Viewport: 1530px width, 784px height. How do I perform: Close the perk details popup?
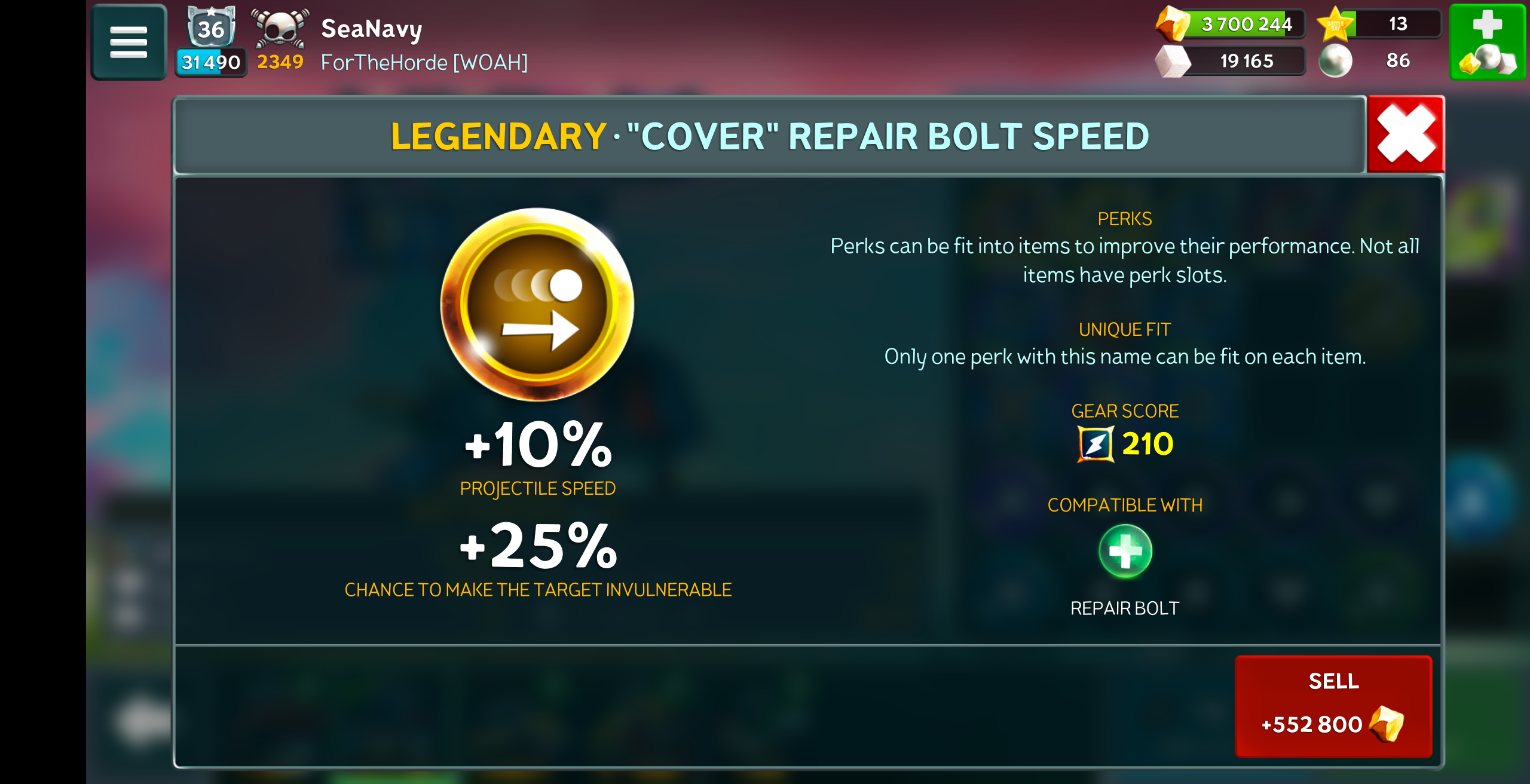click(1405, 134)
